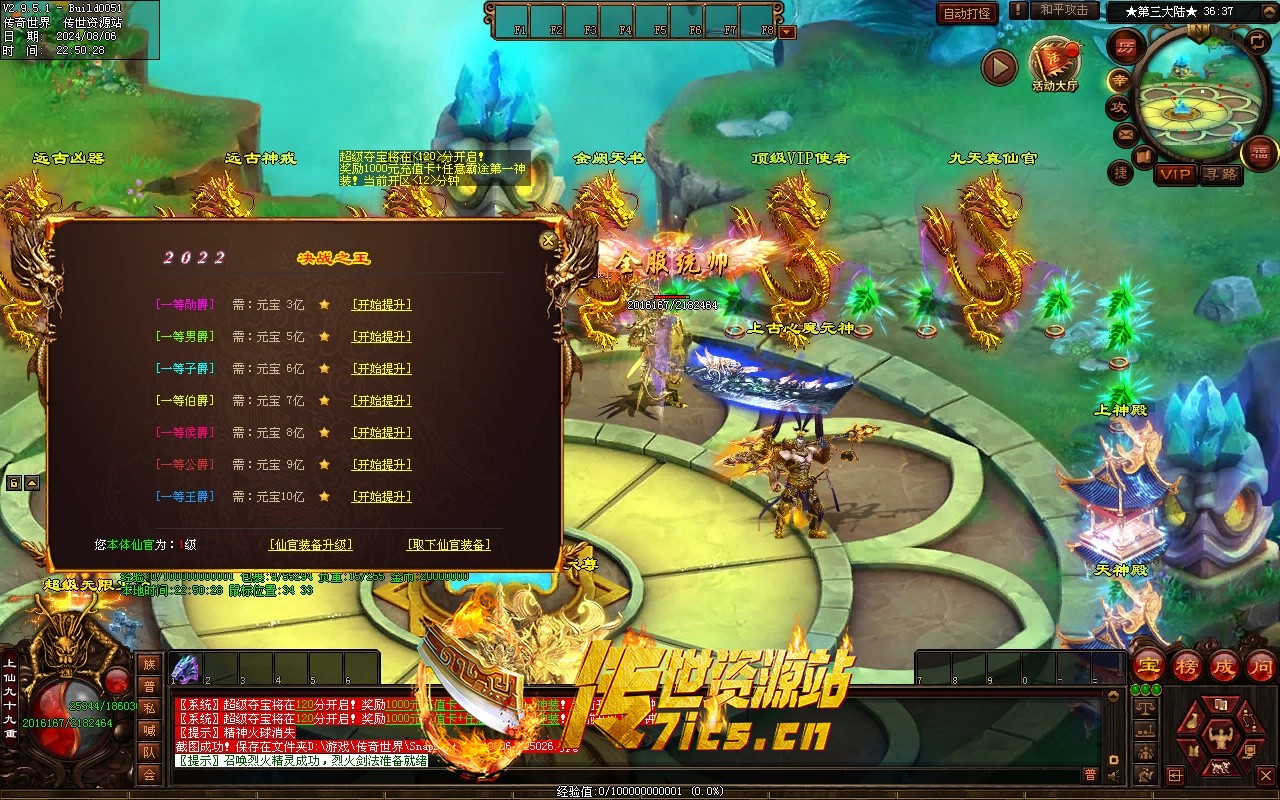Click the round play arrow button
1280x800 pixels.
[999, 68]
